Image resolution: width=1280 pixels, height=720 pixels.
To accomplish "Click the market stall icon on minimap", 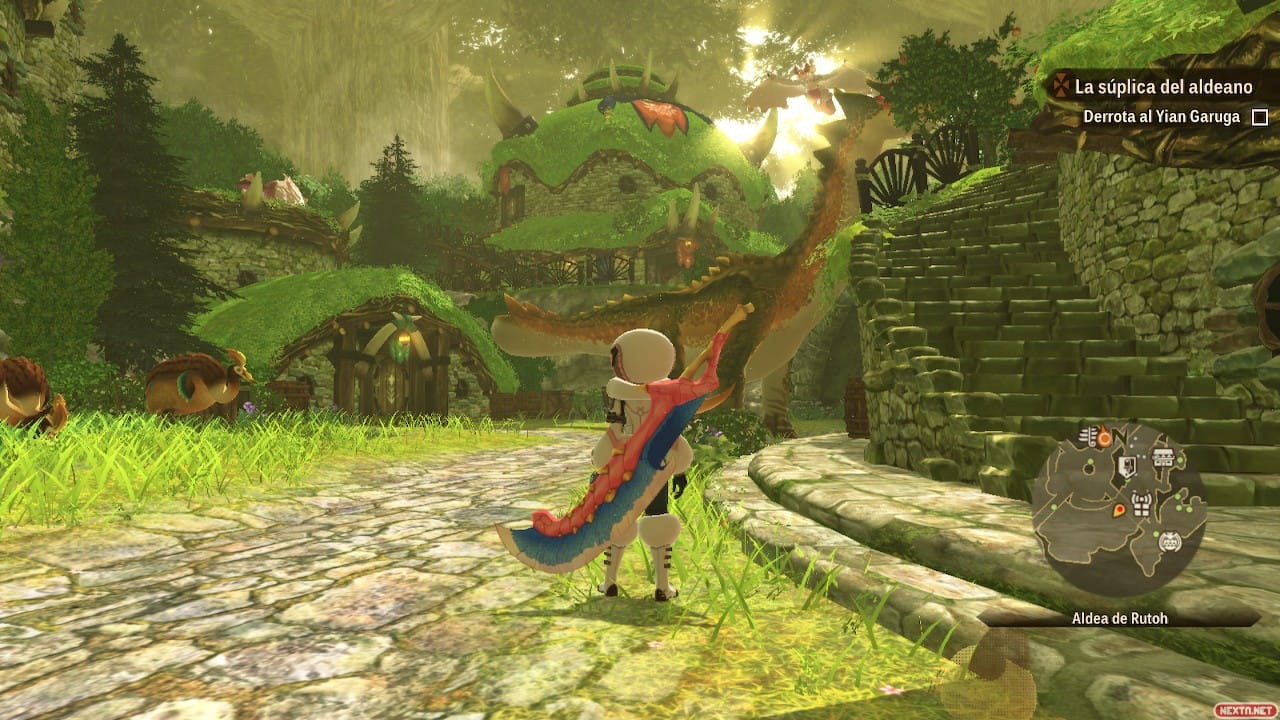I will click(x=1162, y=458).
